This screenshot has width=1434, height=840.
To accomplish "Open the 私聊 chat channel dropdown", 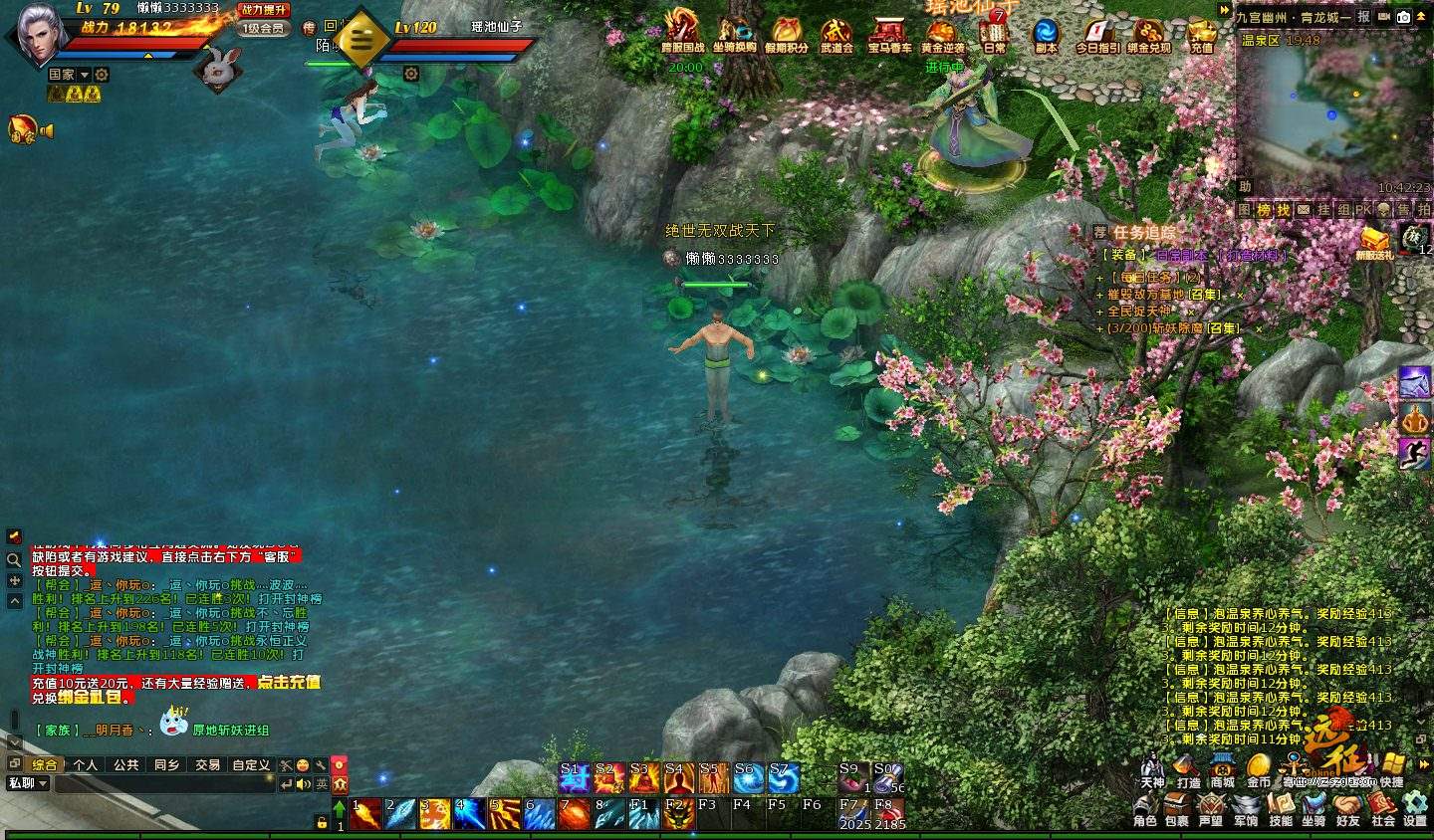I will click(28, 783).
